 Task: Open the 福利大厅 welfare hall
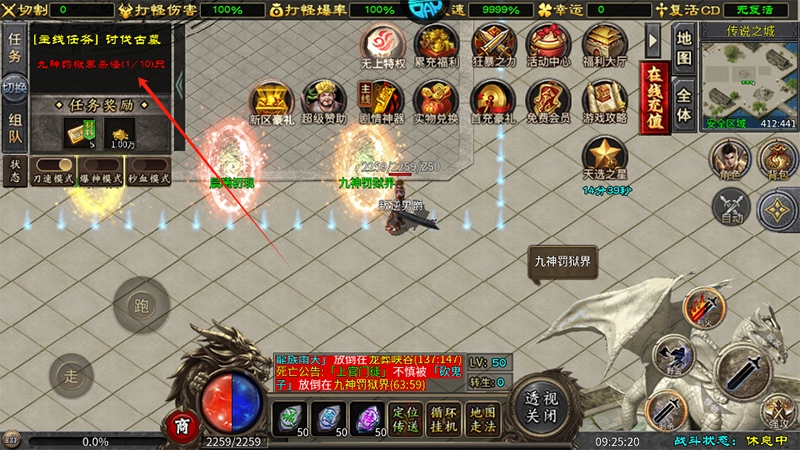click(603, 46)
